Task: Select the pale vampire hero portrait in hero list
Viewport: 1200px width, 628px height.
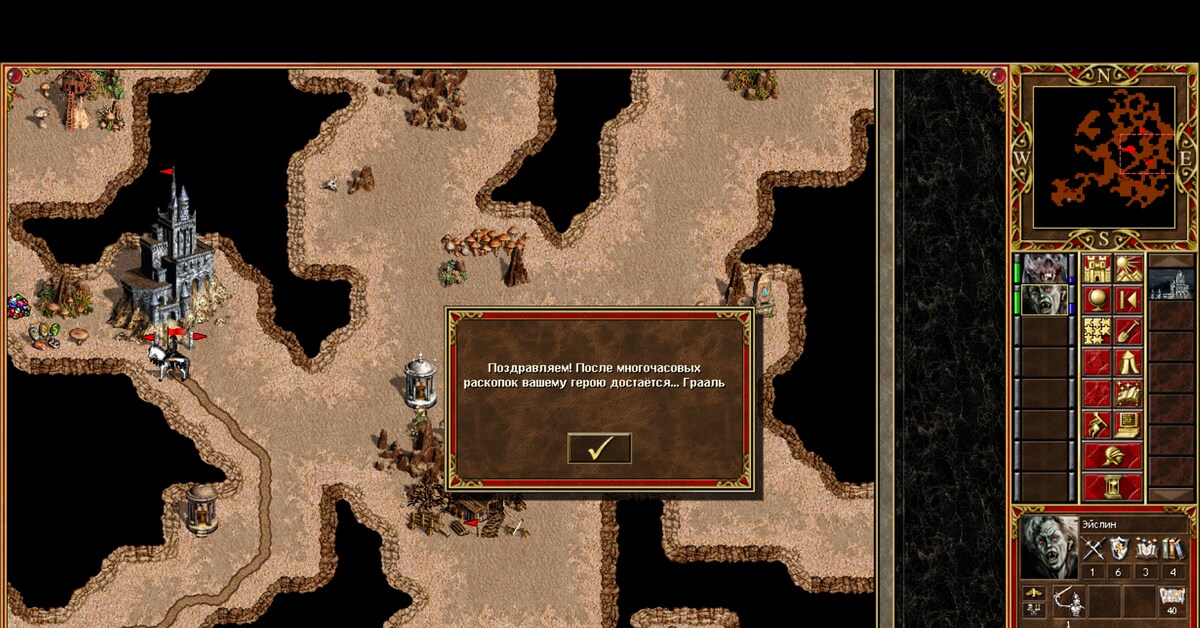Action: click(x=1045, y=299)
